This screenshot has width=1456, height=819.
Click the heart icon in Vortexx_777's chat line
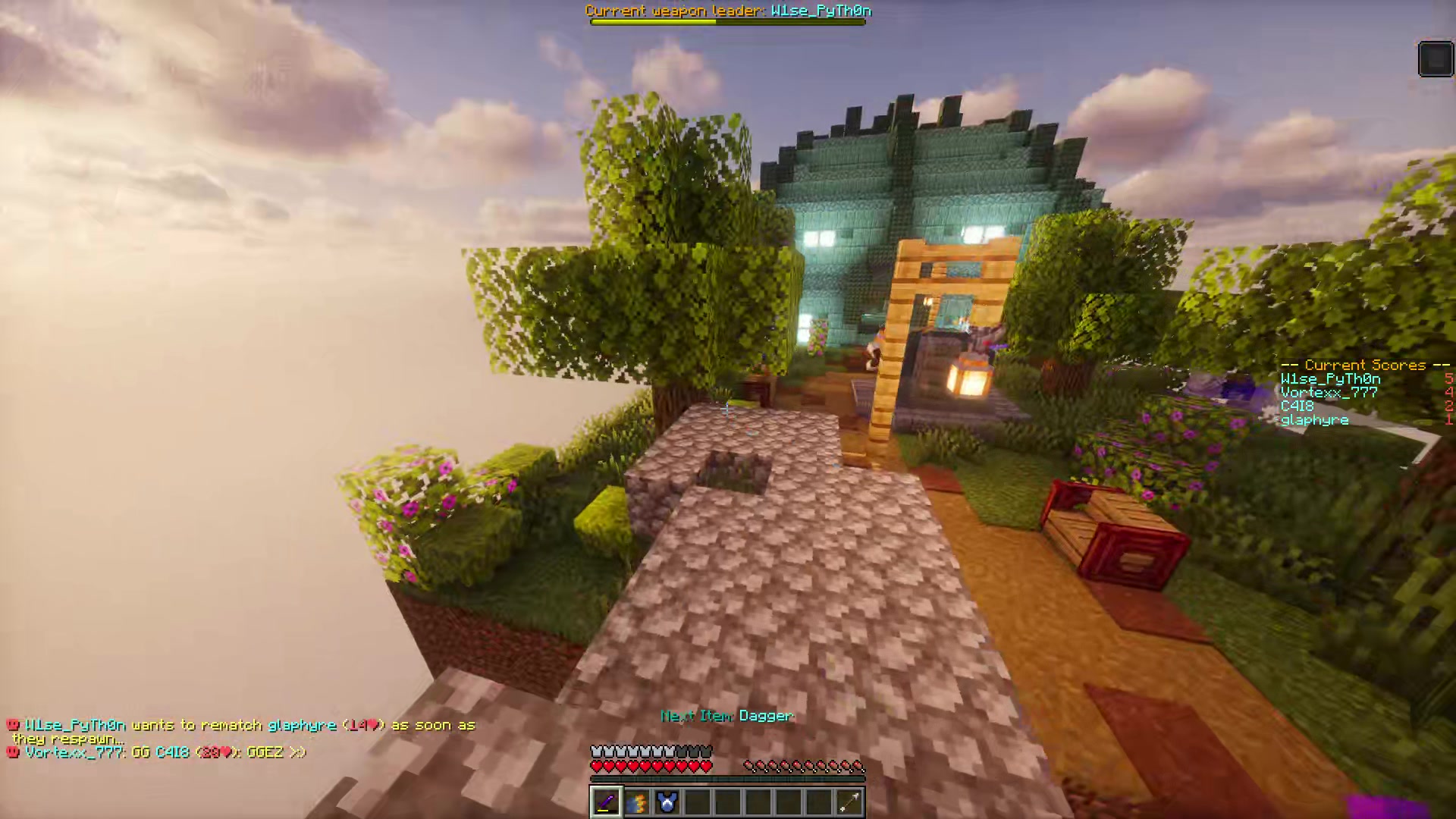coord(227,752)
